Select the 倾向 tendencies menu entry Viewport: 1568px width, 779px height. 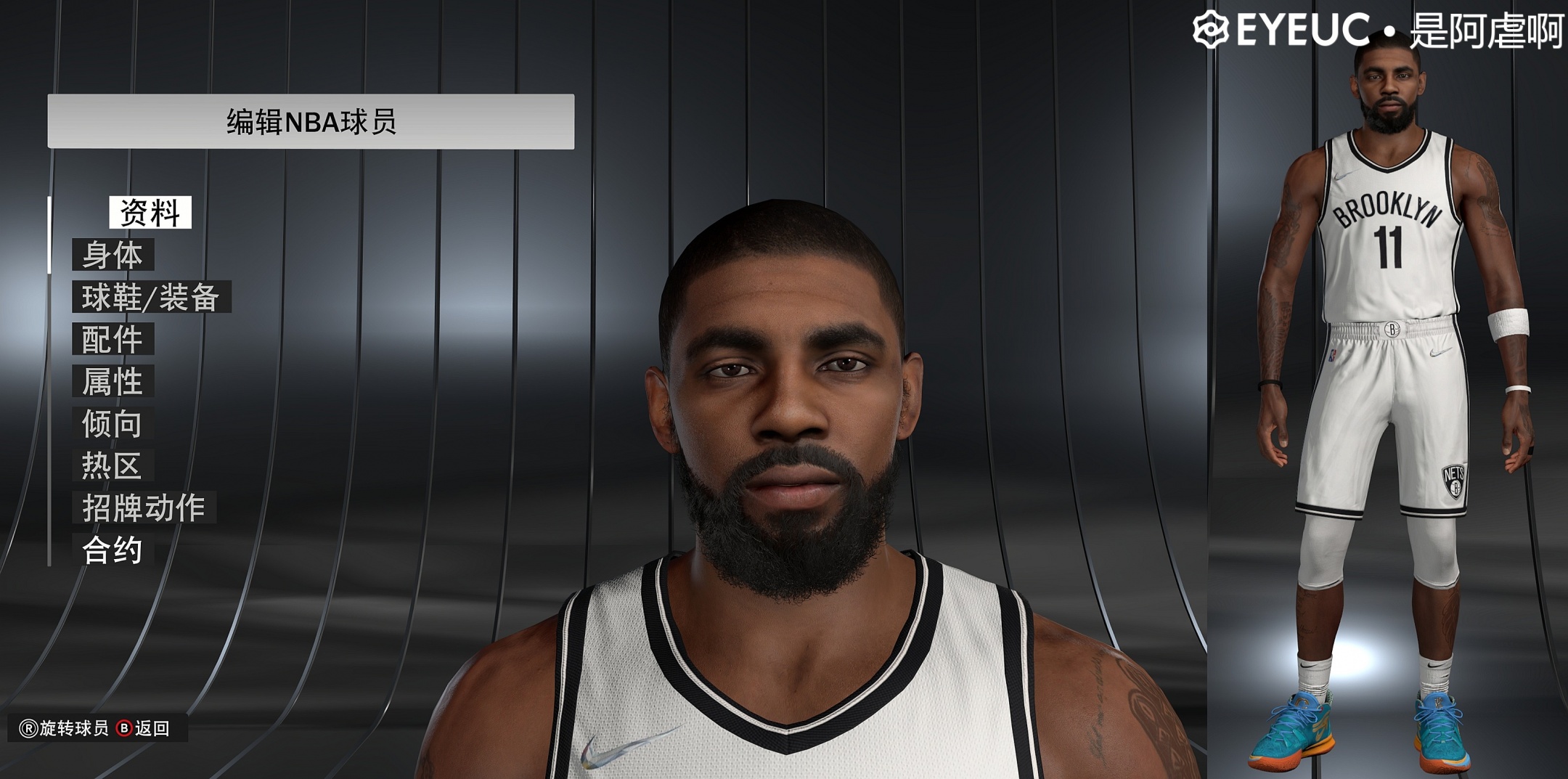pos(114,424)
